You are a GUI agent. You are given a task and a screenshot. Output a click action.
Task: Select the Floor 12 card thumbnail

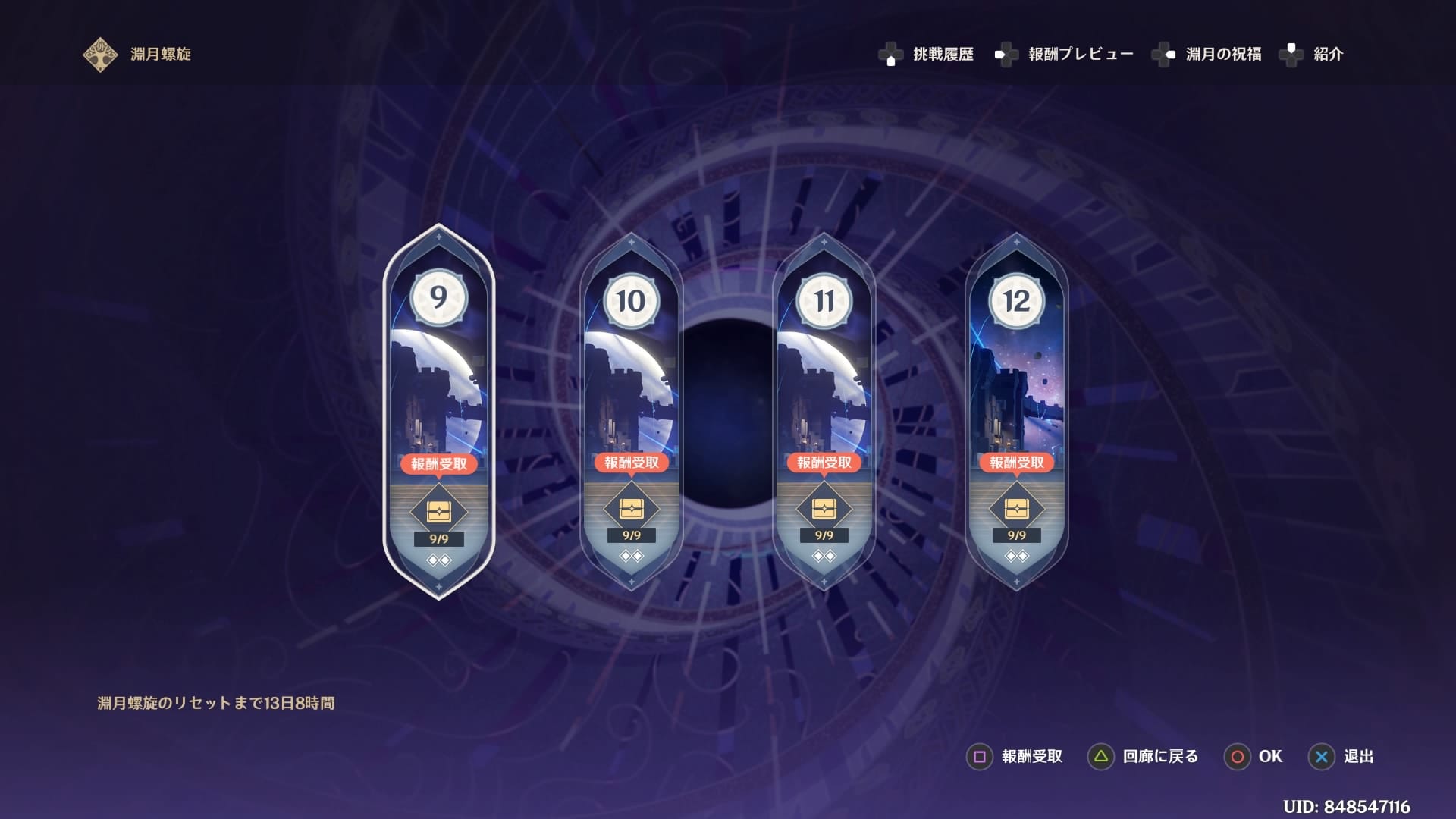(x=1016, y=394)
